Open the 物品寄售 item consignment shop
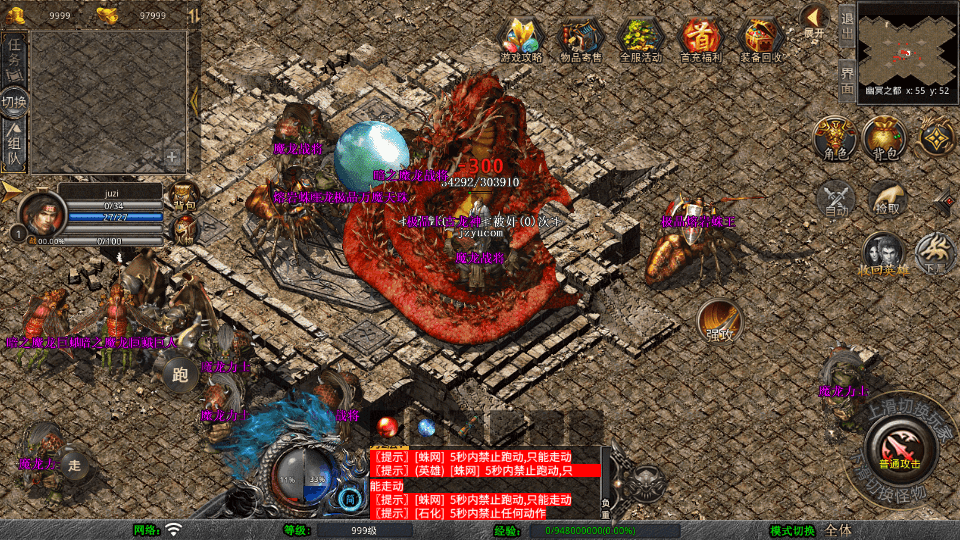960x540 pixels. click(581, 38)
